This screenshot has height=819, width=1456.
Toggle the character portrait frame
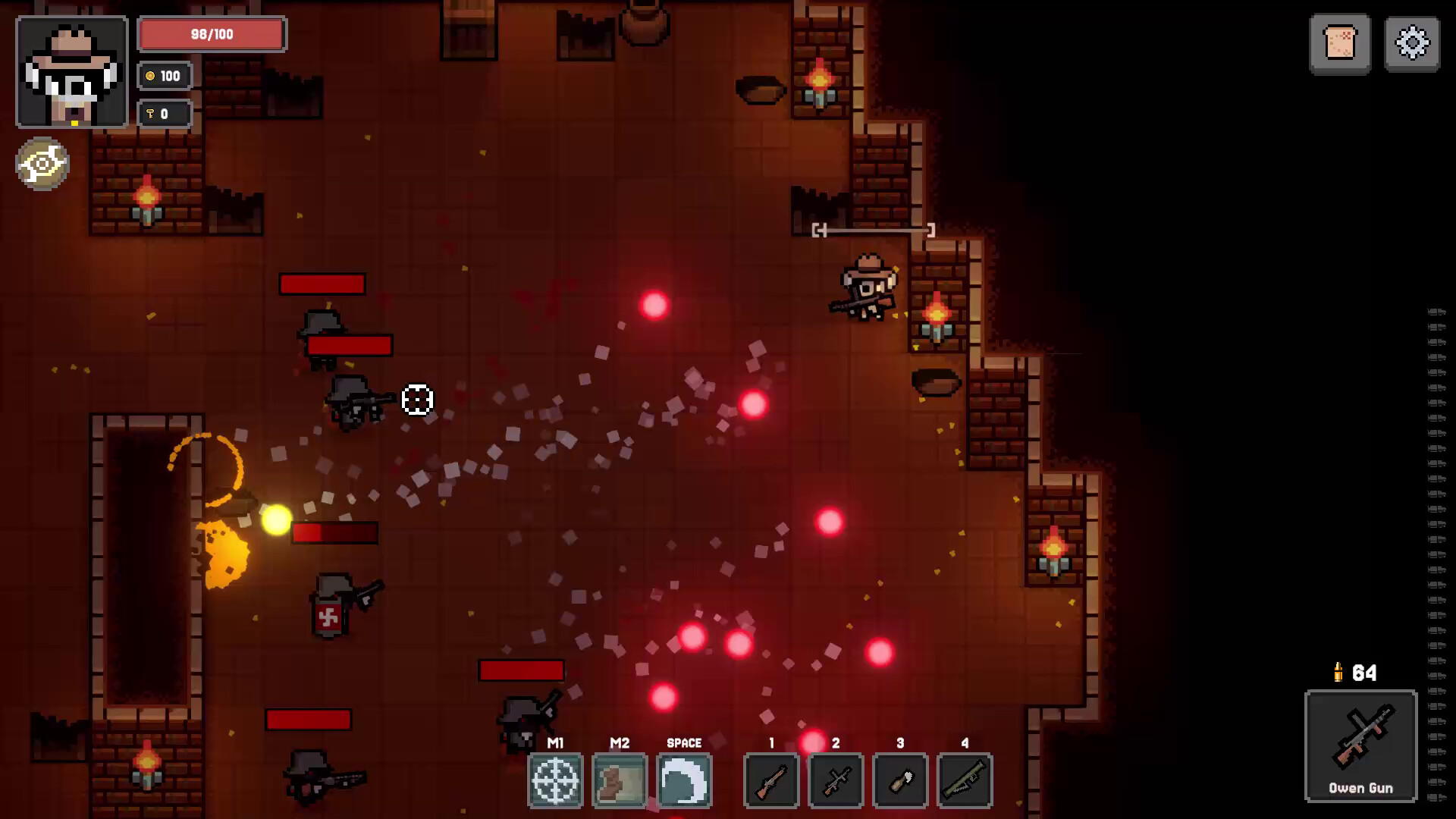tap(71, 72)
